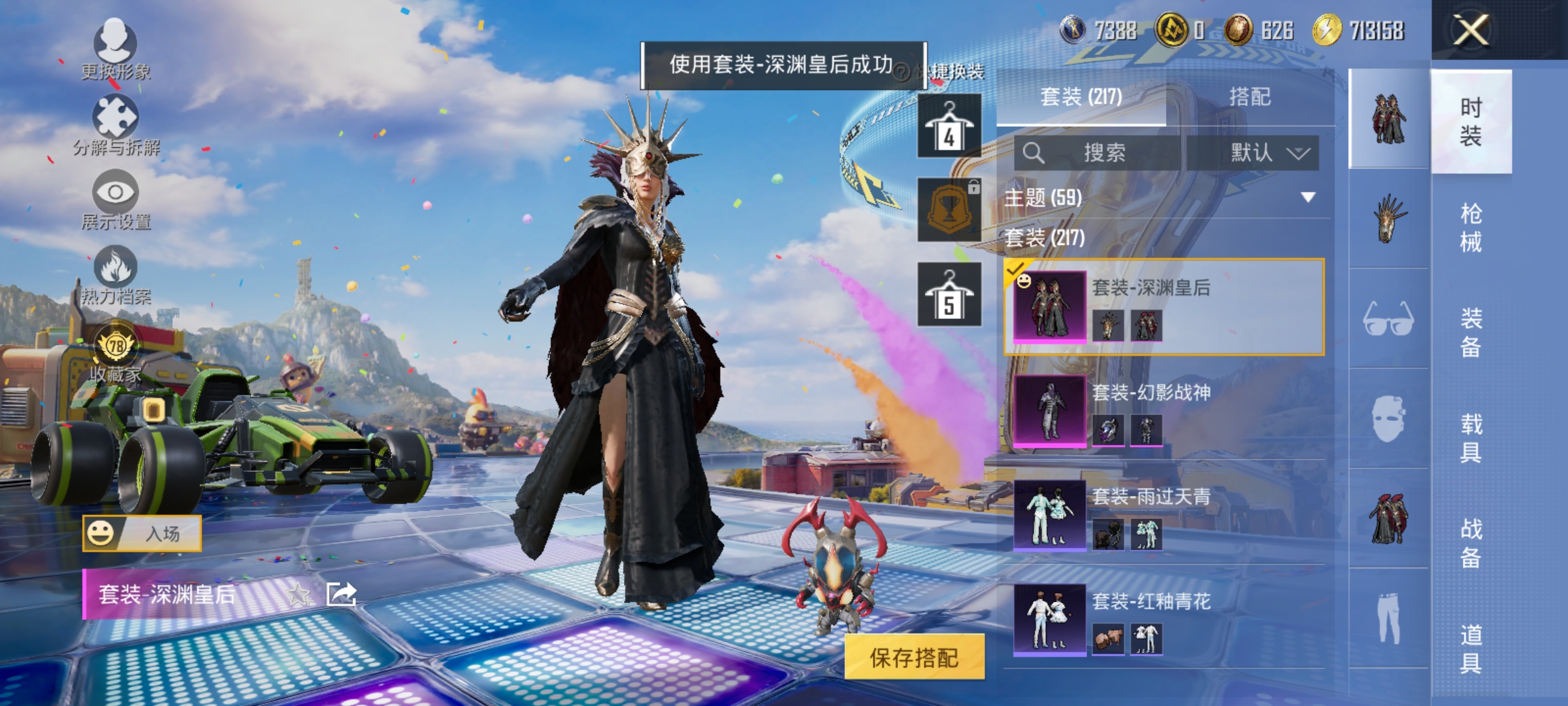
Task: Open wardrobe hanger slot 4
Action: click(x=949, y=124)
